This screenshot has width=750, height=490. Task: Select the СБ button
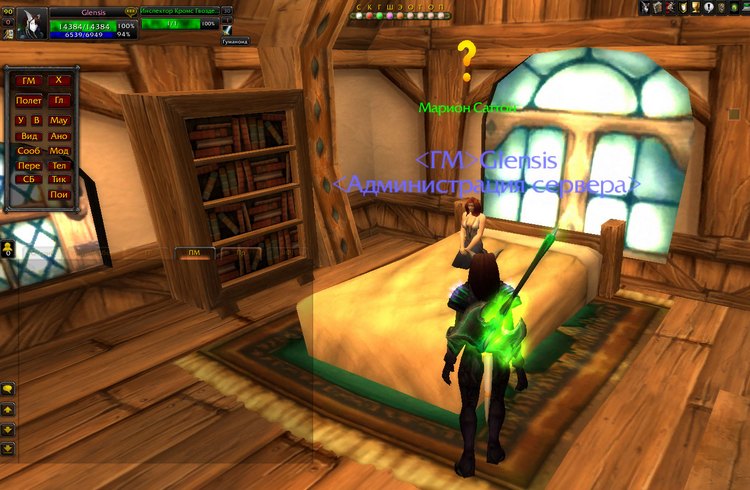click(29, 179)
